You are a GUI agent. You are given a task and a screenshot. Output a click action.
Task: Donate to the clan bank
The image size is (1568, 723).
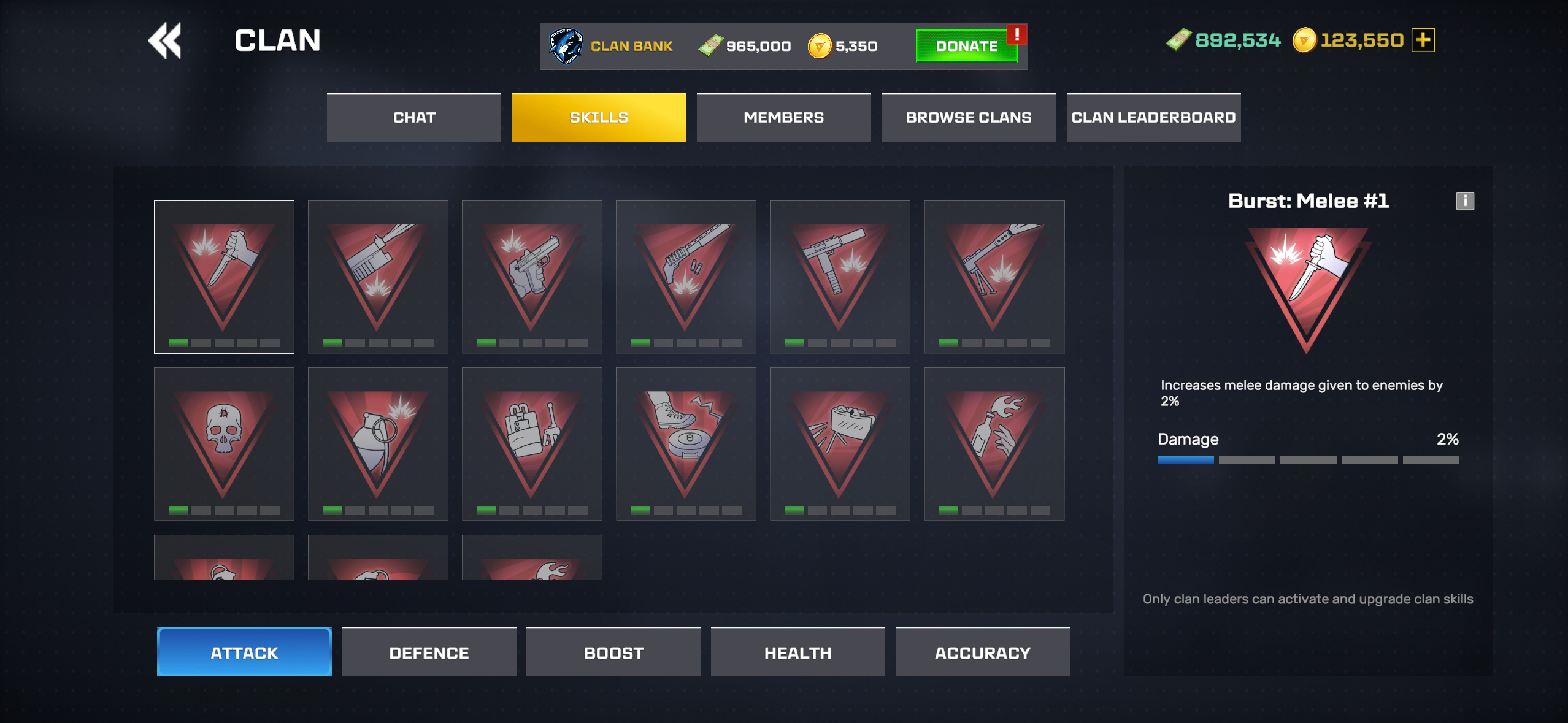[x=966, y=46]
